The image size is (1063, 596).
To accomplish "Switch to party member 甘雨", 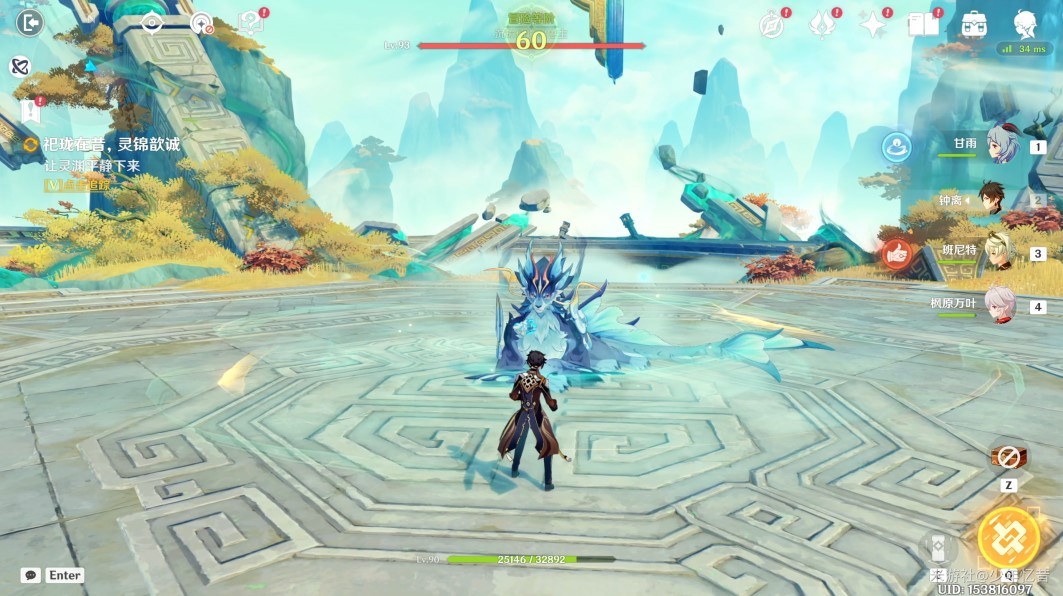I will [x=999, y=146].
